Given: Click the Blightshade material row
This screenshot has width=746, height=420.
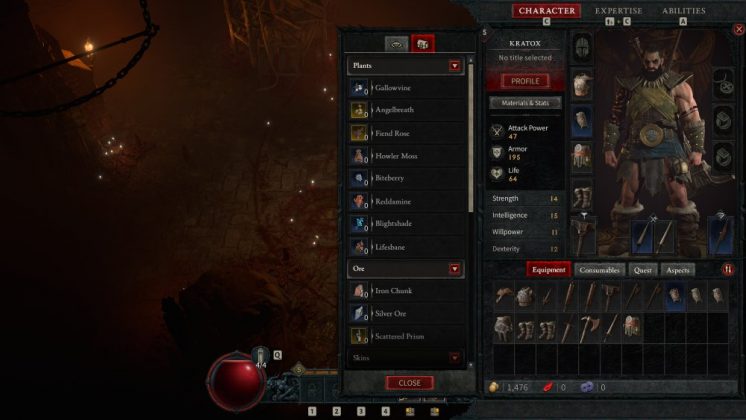Looking at the screenshot, I should [x=408, y=224].
